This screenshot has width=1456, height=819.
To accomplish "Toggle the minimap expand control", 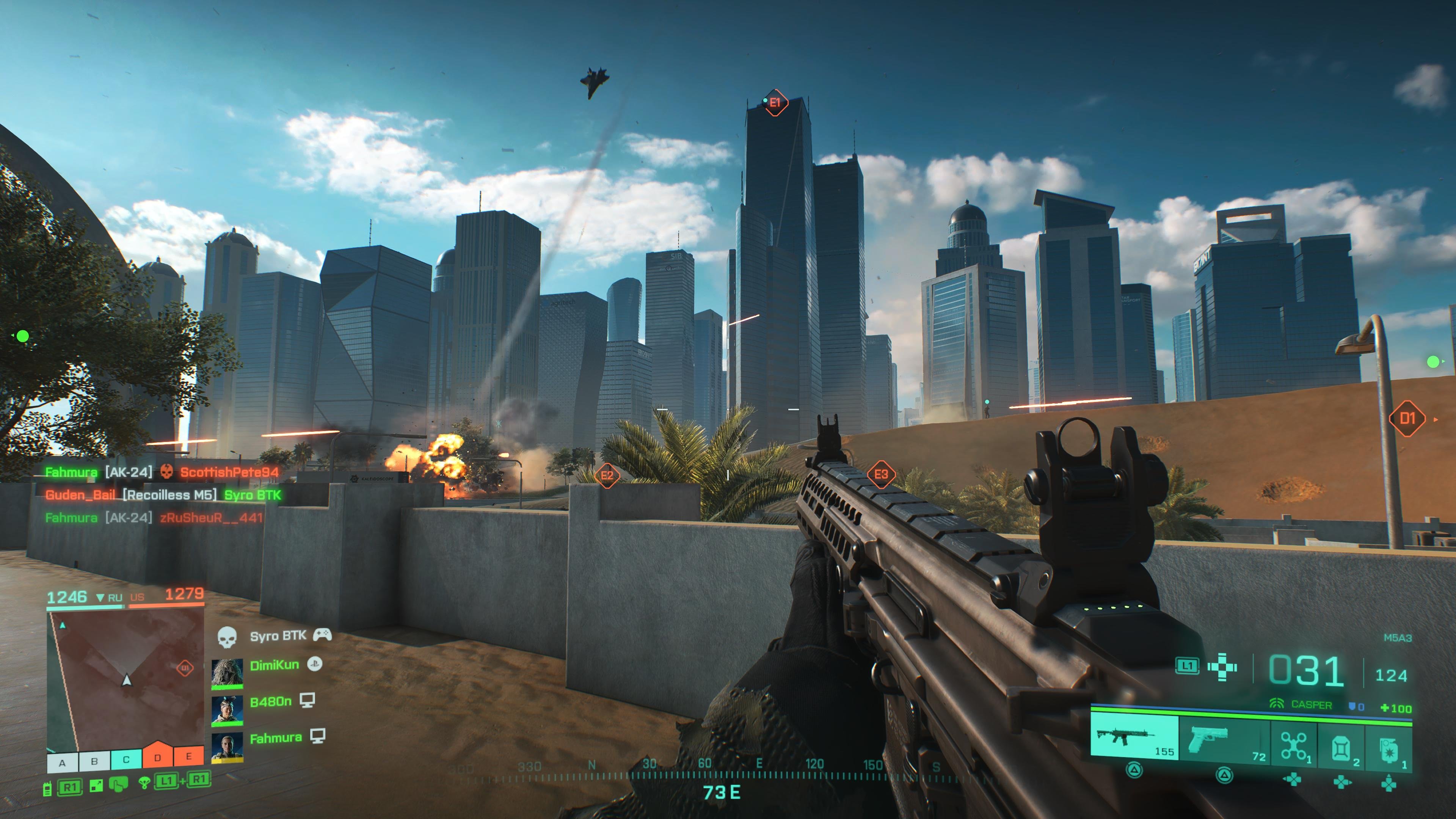I will (x=96, y=787).
